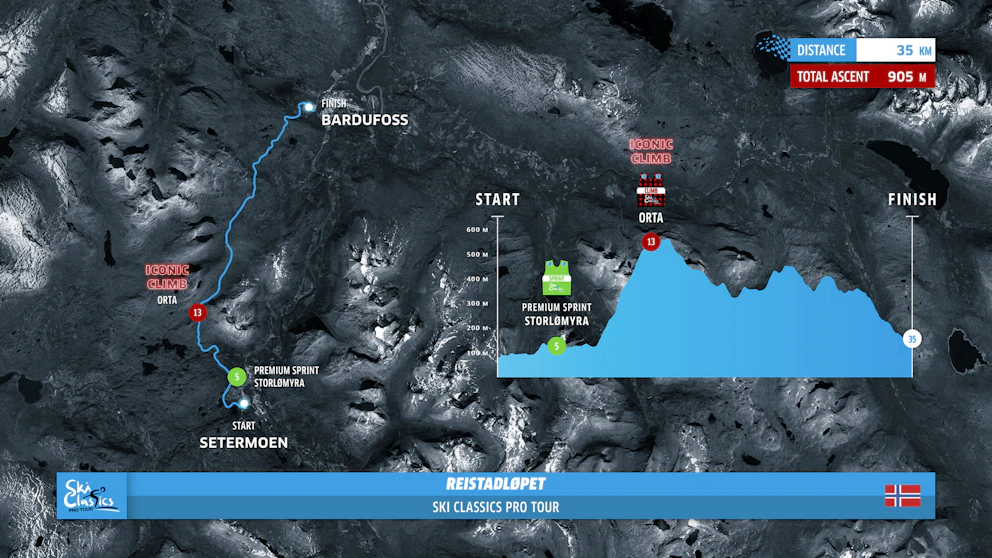Open the Ski Classics Pro Tour logo
This screenshot has width=992, height=558.
[91, 495]
